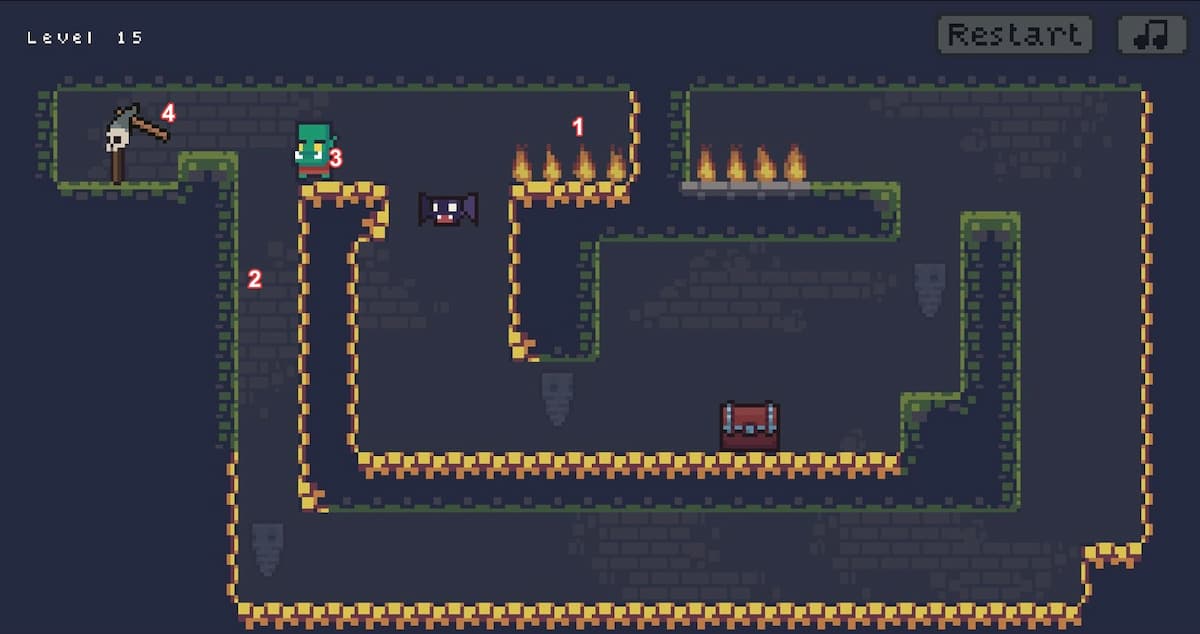
Task: Click the Restart button
Action: coord(1014,35)
